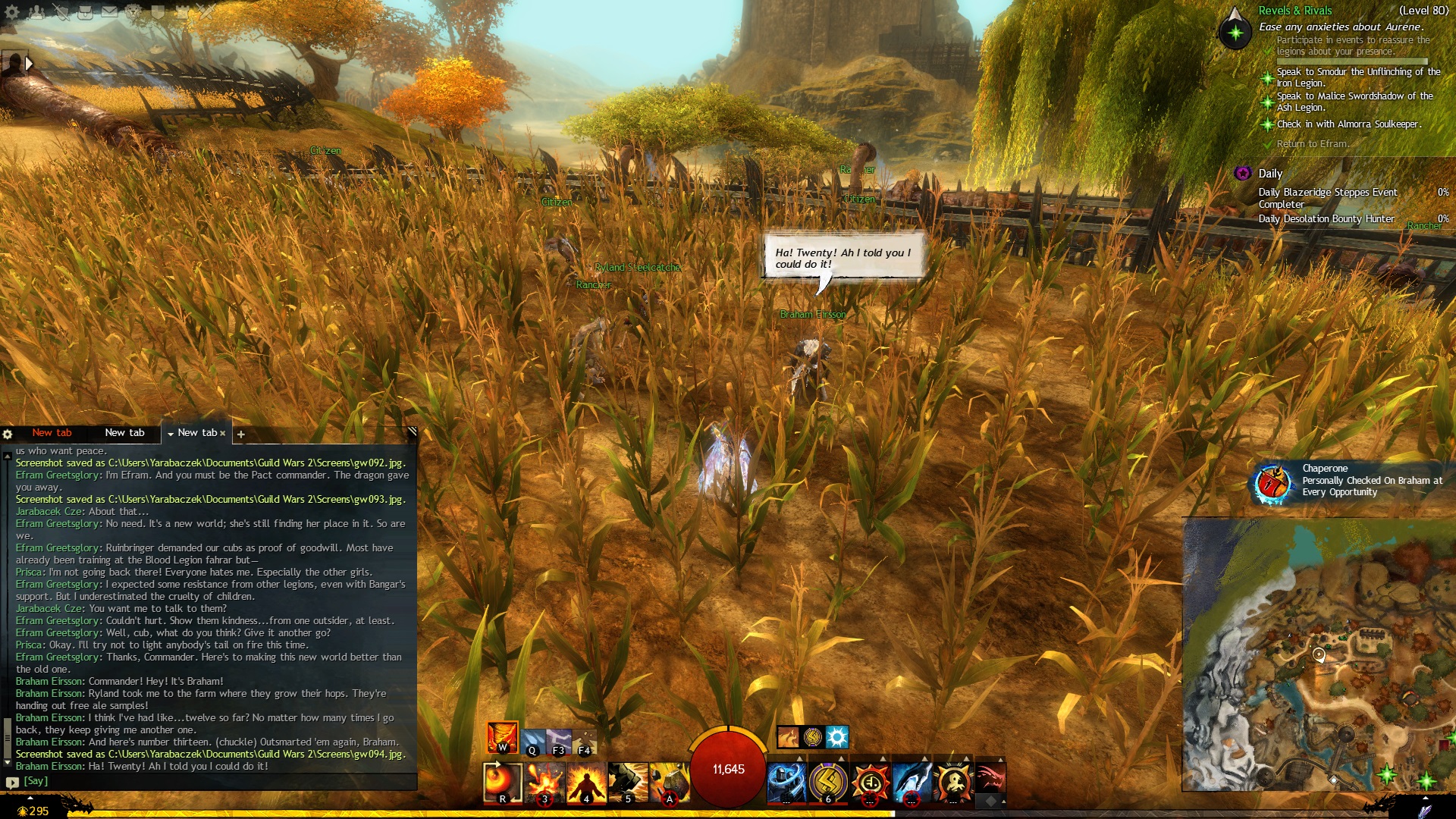Open the mail envelope icon

coord(109,11)
